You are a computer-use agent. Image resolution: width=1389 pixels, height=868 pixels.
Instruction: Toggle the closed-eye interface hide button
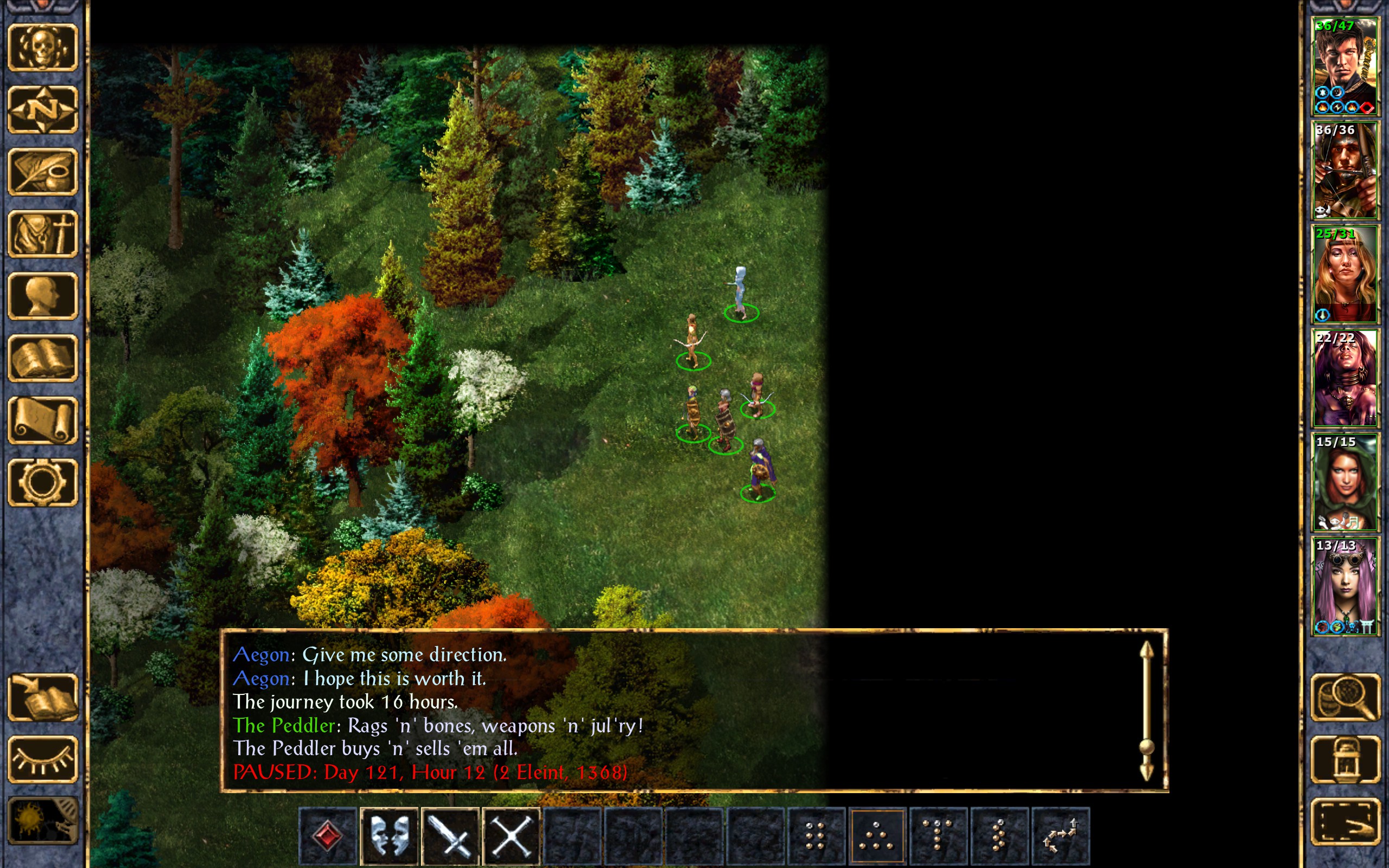coord(42,759)
